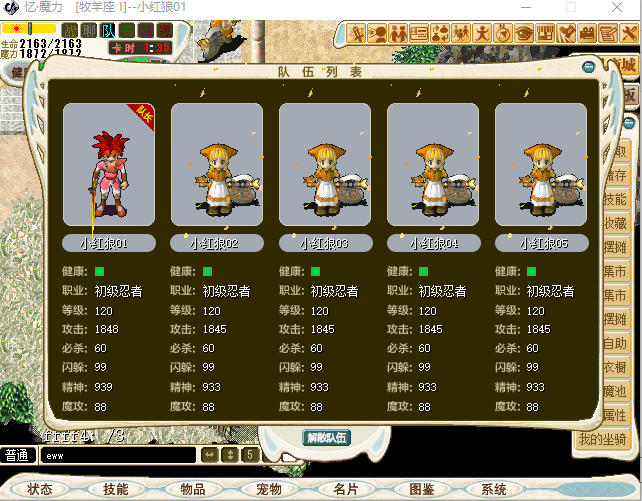Image resolution: width=642 pixels, height=501 pixels.
Task: Select team leader 小红狼01 portrait
Action: [x=109, y=165]
